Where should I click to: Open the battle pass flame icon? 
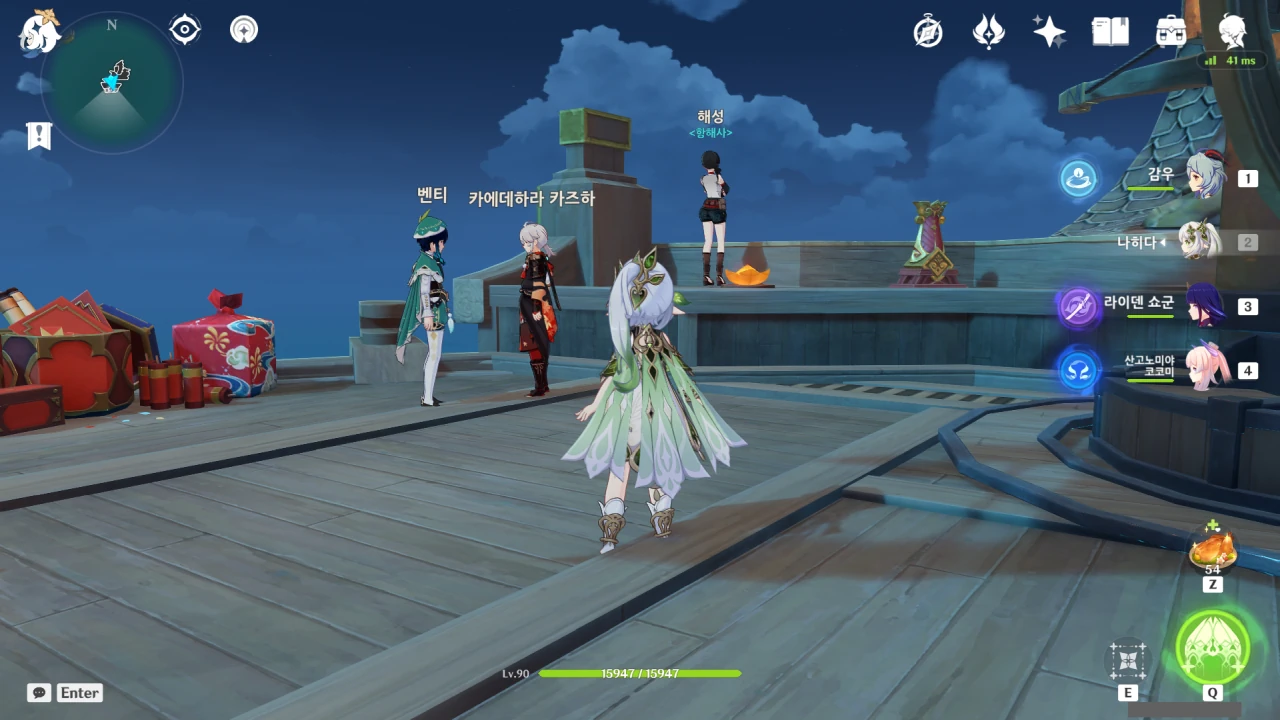(988, 32)
